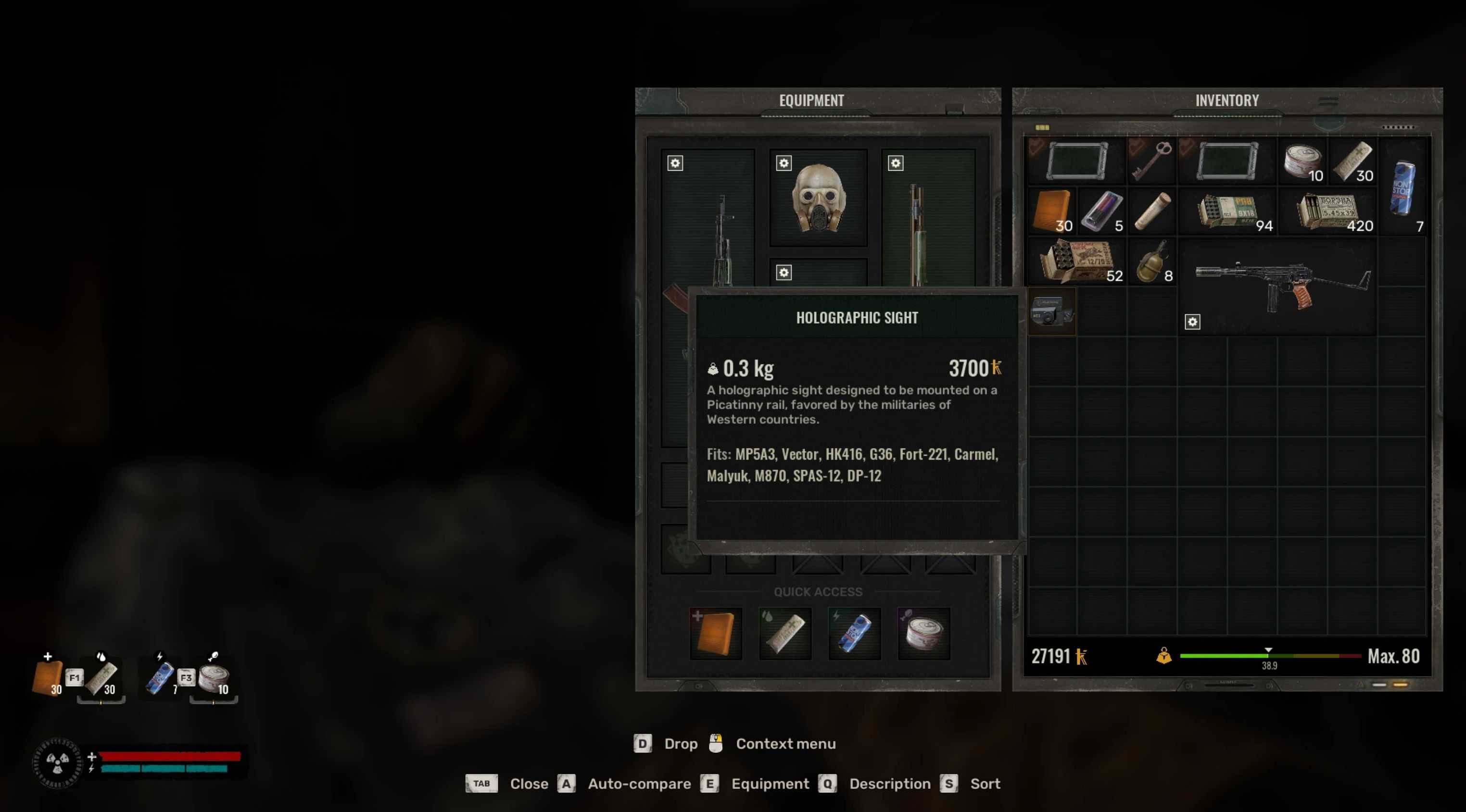The image size is (1466, 812).
Task: Select the bandage quick access slot
Action: pyautogui.click(x=785, y=633)
